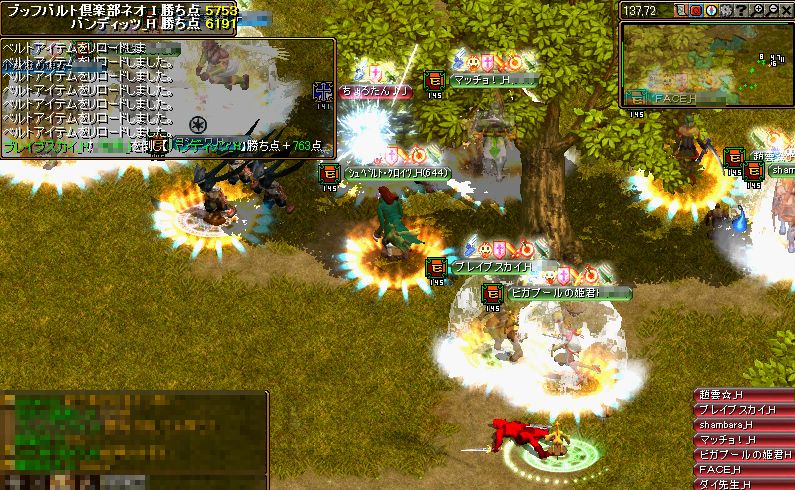Screen dimensions: 795x490
Task: Zoom out the minimap with the minus magnifier
Action: 772,10
